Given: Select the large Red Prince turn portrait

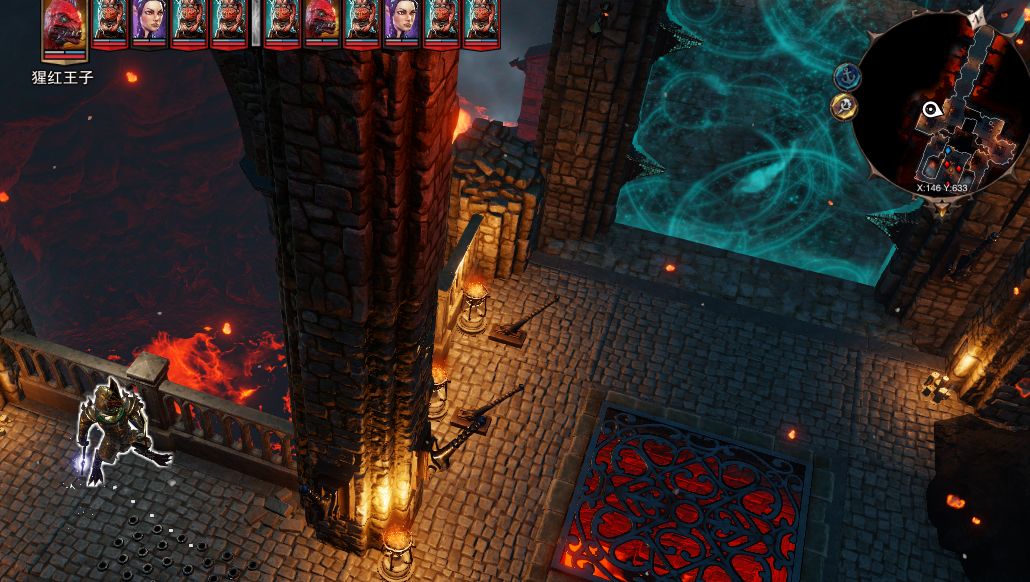Looking at the screenshot, I should (x=63, y=27).
